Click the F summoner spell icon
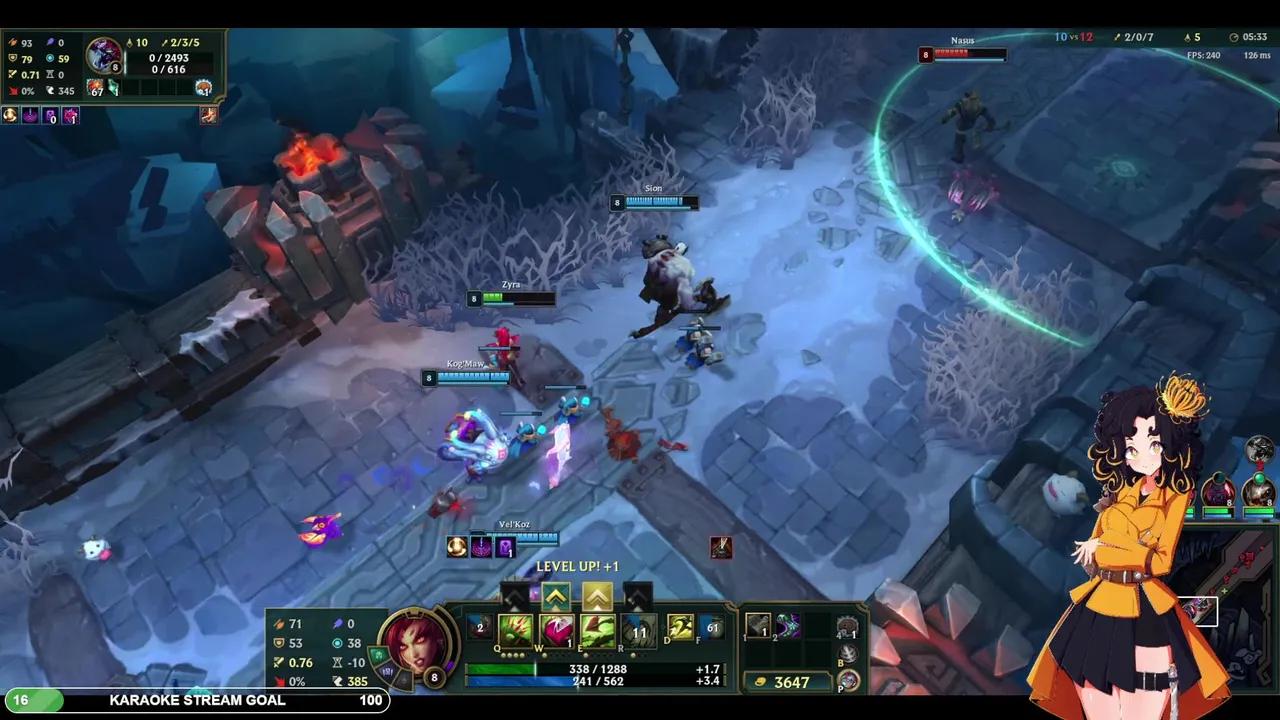Viewport: 1280px width, 720px height. (x=712, y=628)
